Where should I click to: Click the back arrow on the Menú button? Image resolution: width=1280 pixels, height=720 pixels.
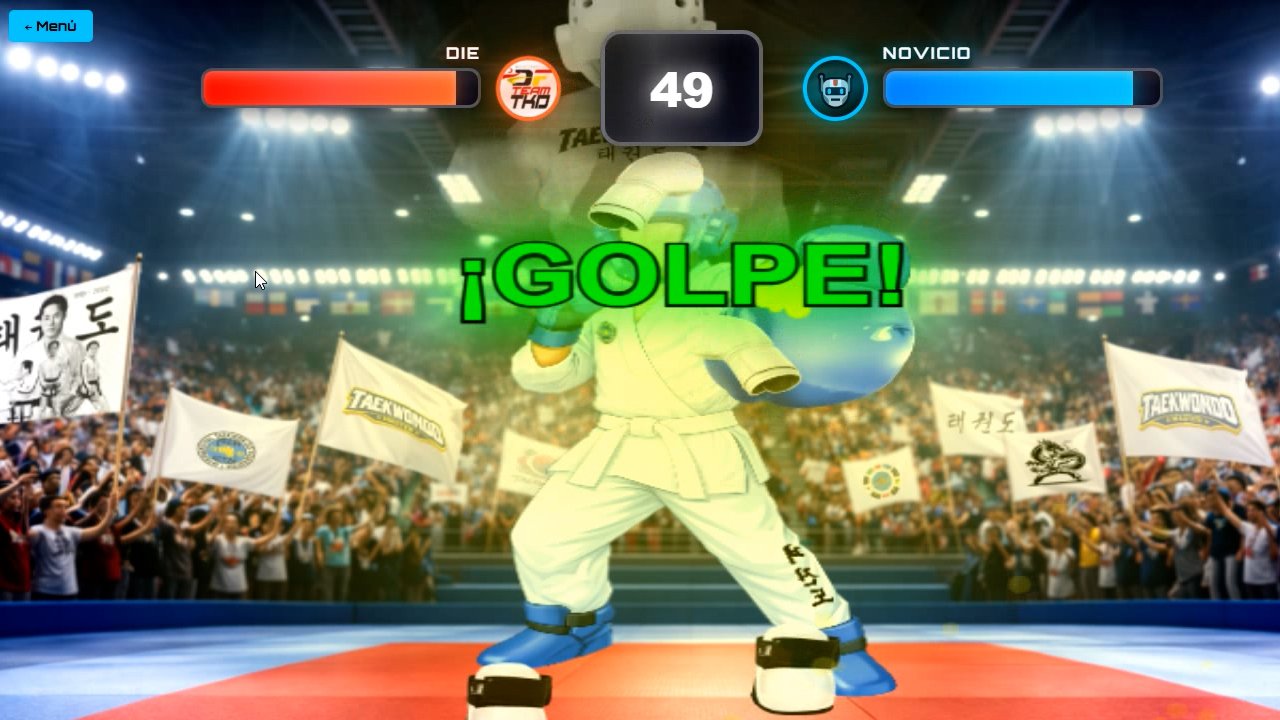[x=27, y=26]
